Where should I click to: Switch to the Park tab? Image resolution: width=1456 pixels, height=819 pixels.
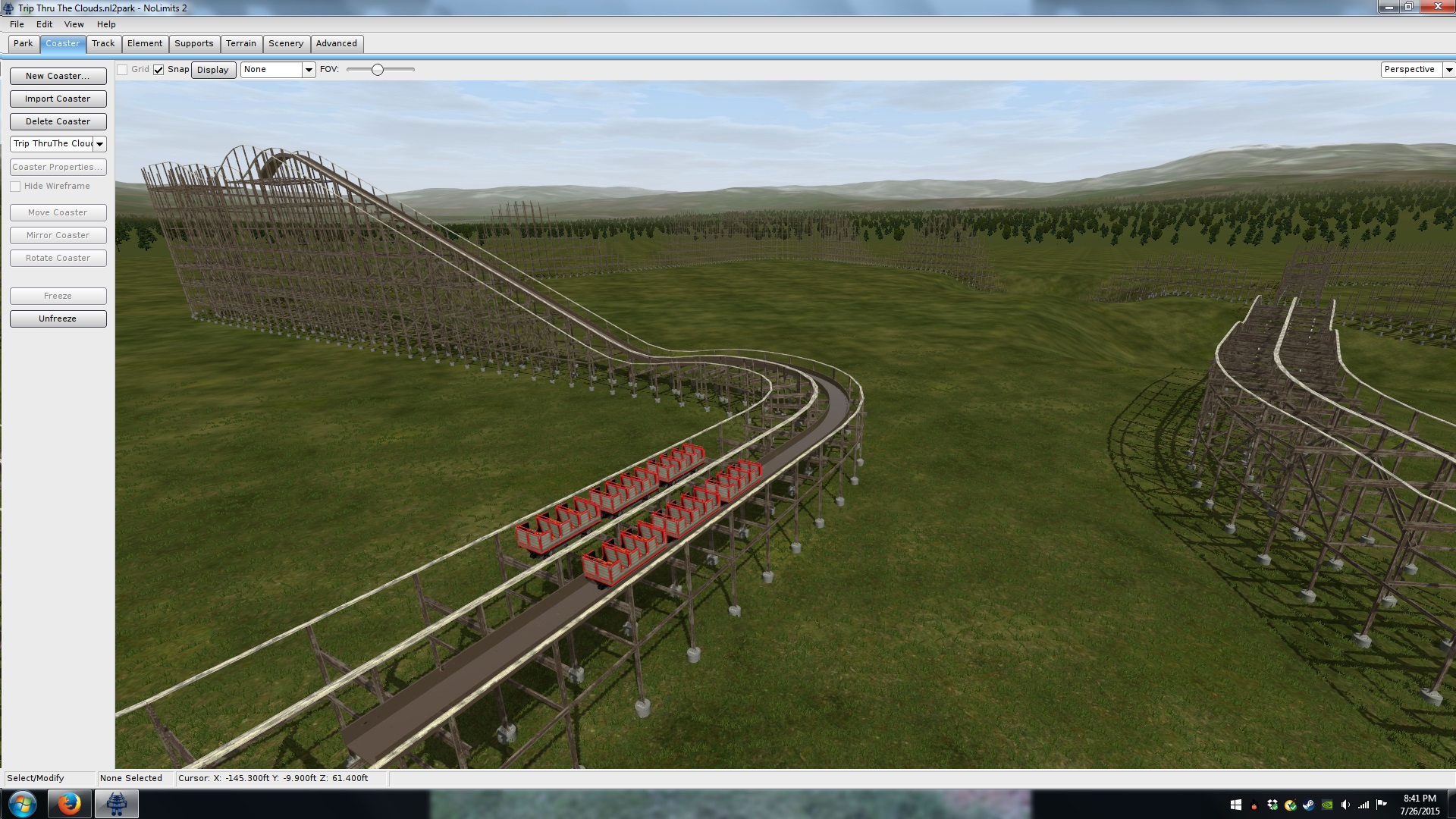(24, 43)
